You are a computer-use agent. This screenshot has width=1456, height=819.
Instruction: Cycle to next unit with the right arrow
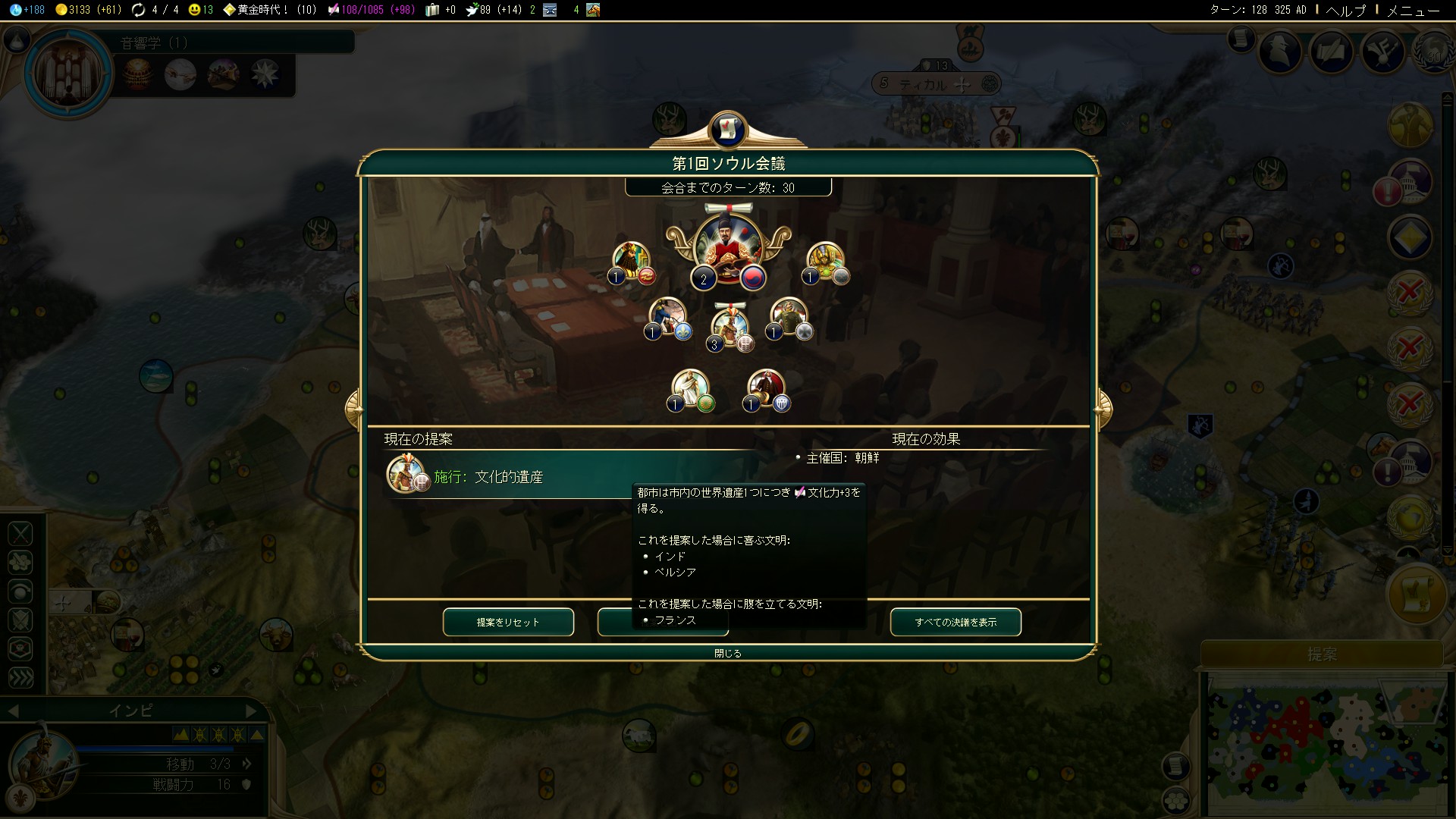[x=252, y=711]
